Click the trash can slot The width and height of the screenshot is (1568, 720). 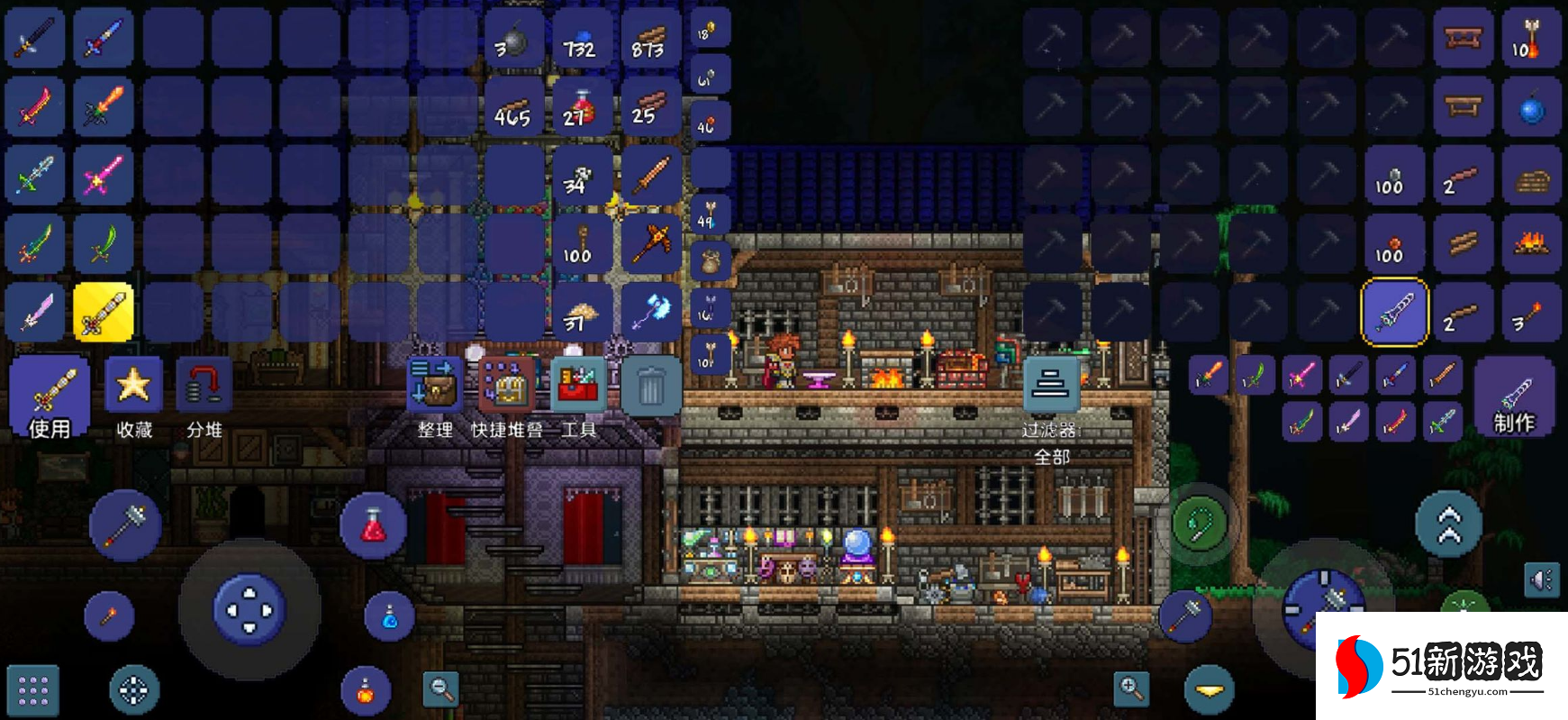[x=650, y=386]
